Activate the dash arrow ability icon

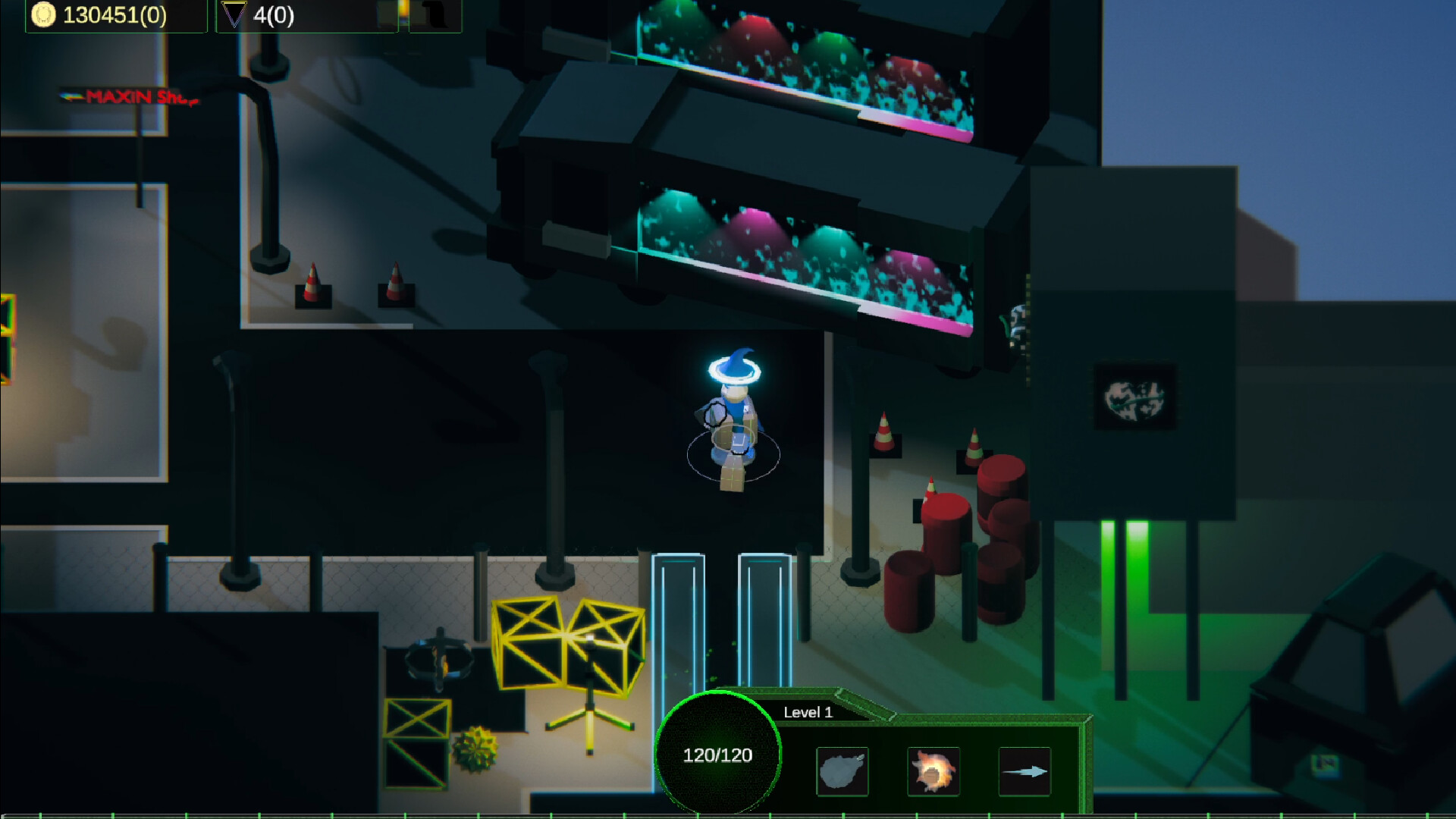pos(1025,771)
